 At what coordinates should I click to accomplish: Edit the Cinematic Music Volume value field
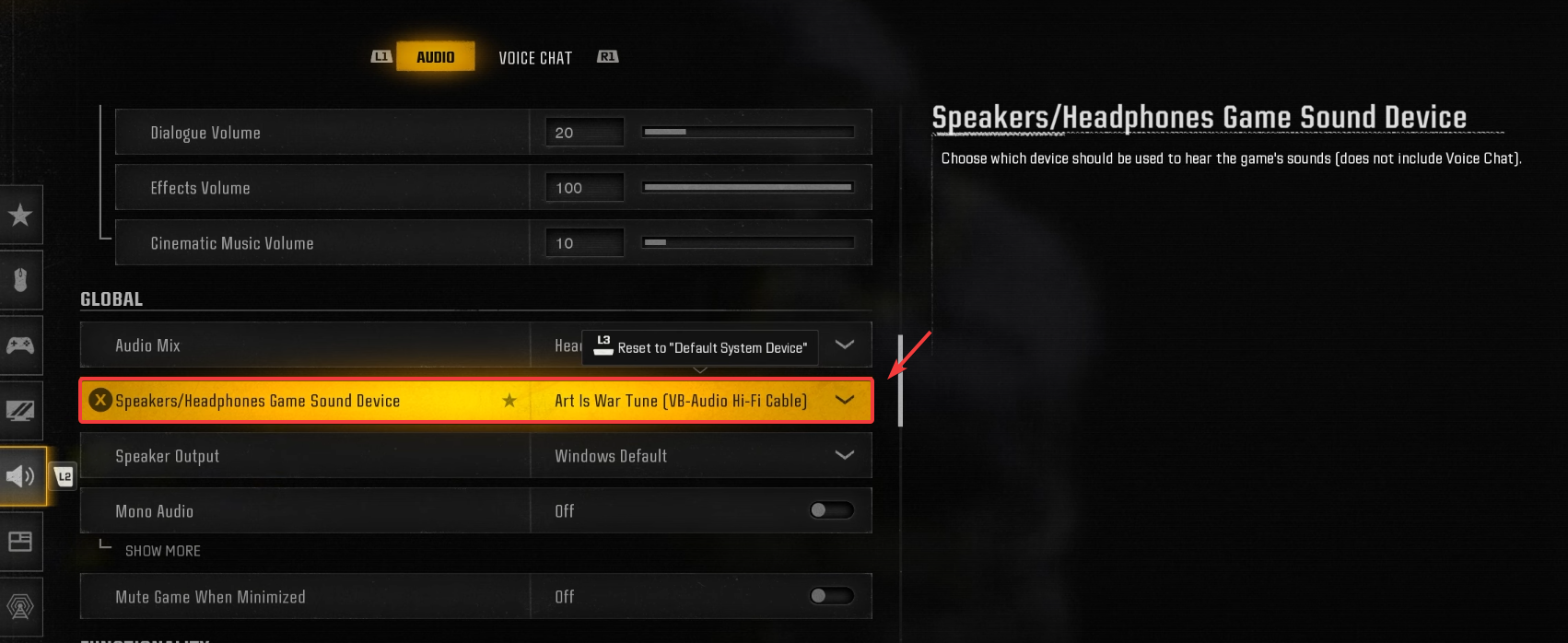click(x=584, y=243)
